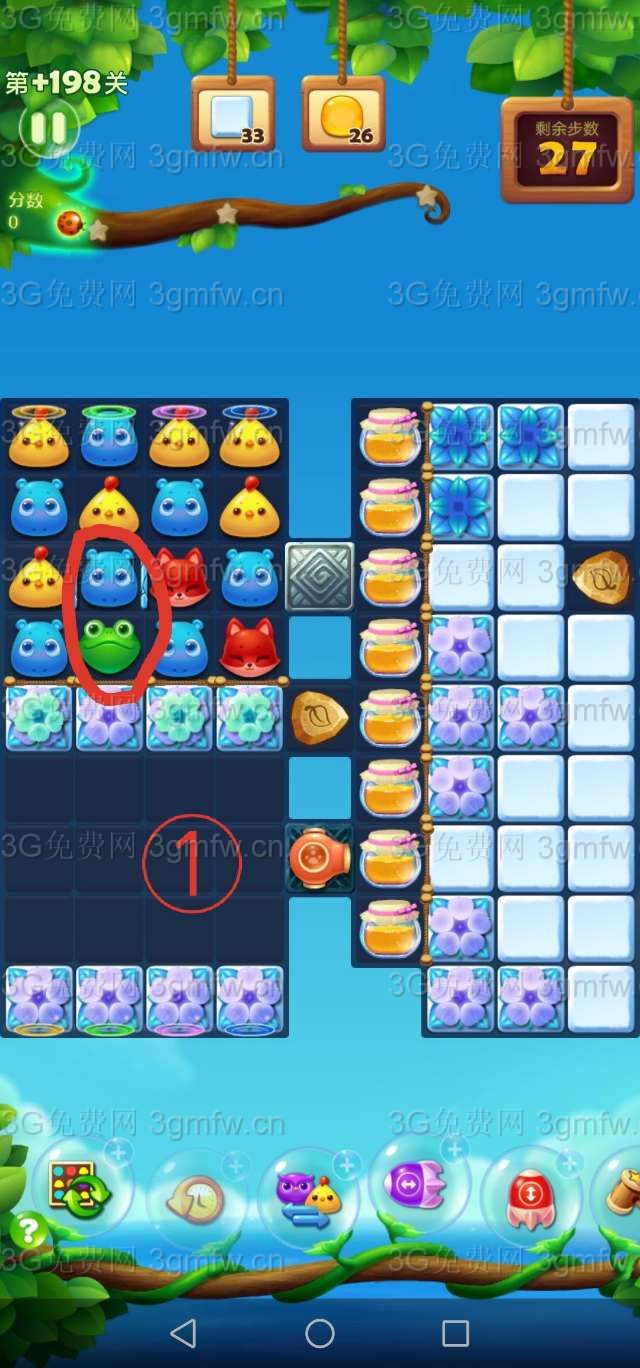
Task: Tap the Android back navigation button
Action: coord(183,1332)
